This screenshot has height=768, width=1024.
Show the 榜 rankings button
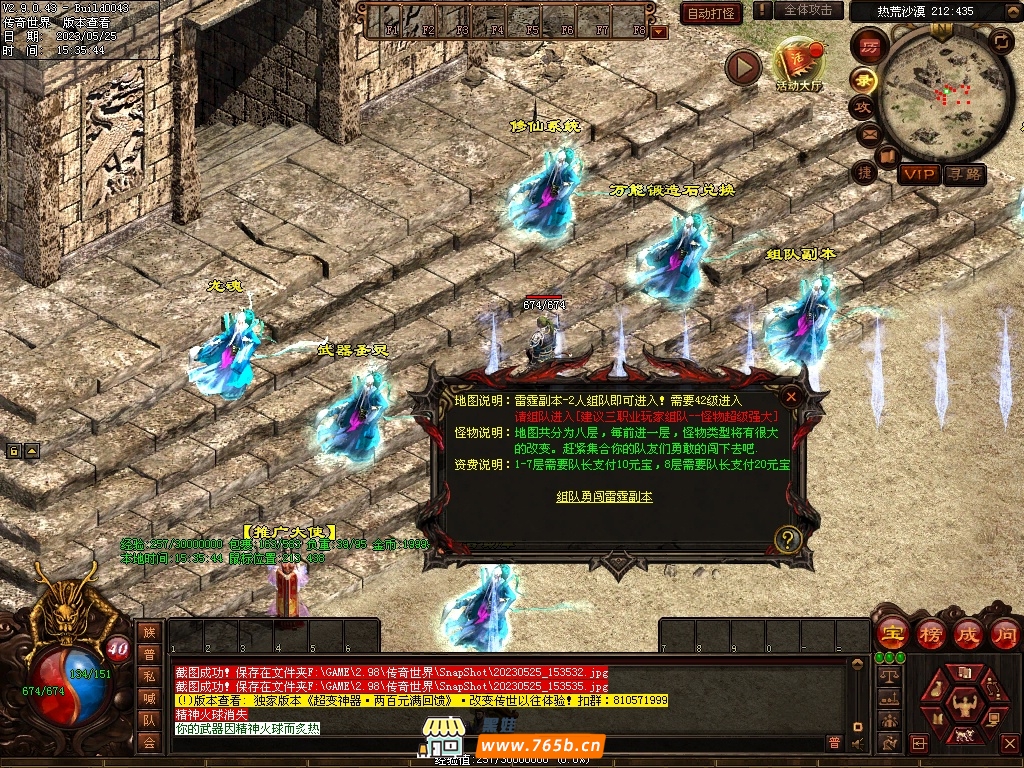930,634
